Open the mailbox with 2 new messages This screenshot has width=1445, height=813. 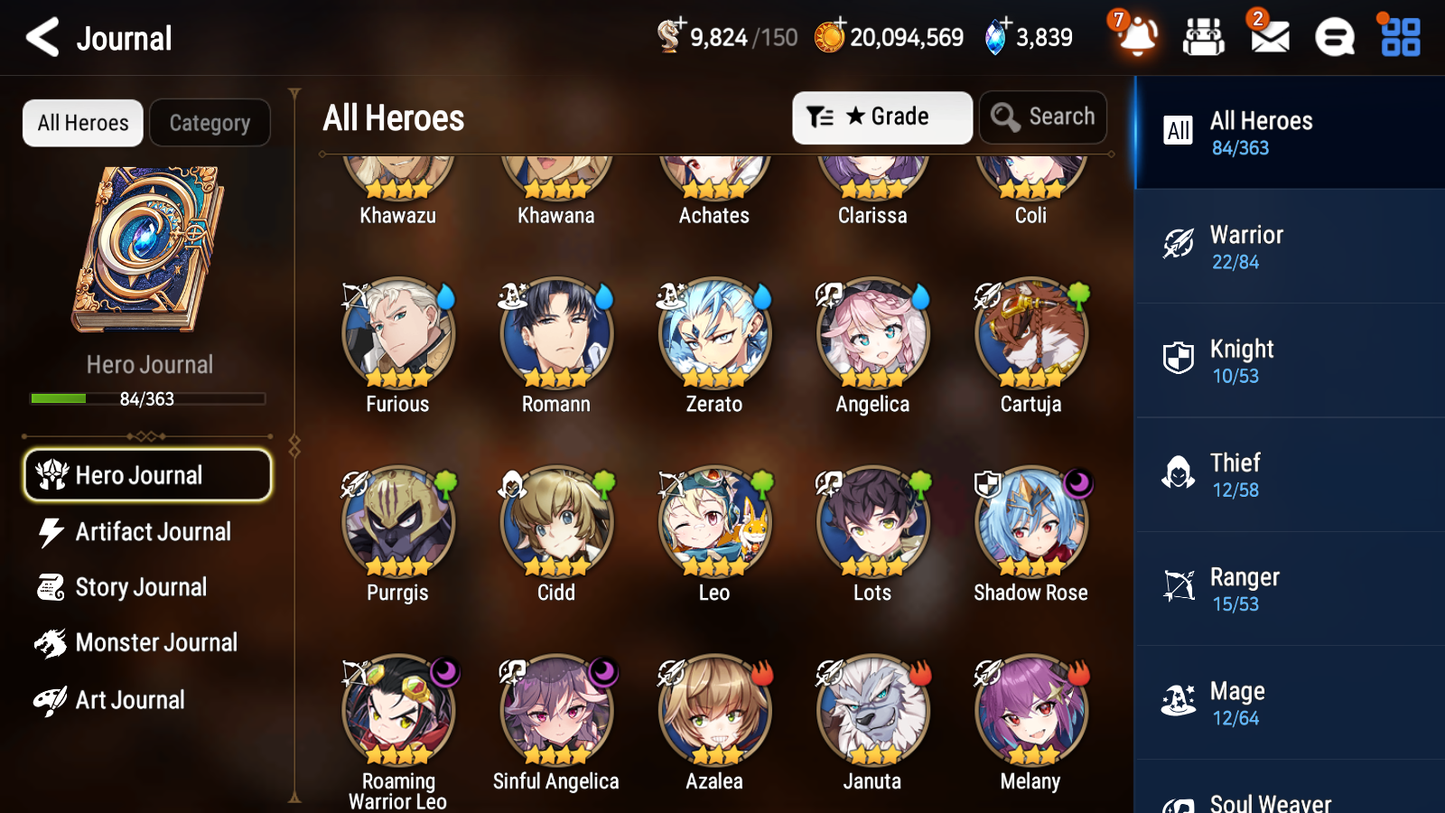[x=1269, y=36]
